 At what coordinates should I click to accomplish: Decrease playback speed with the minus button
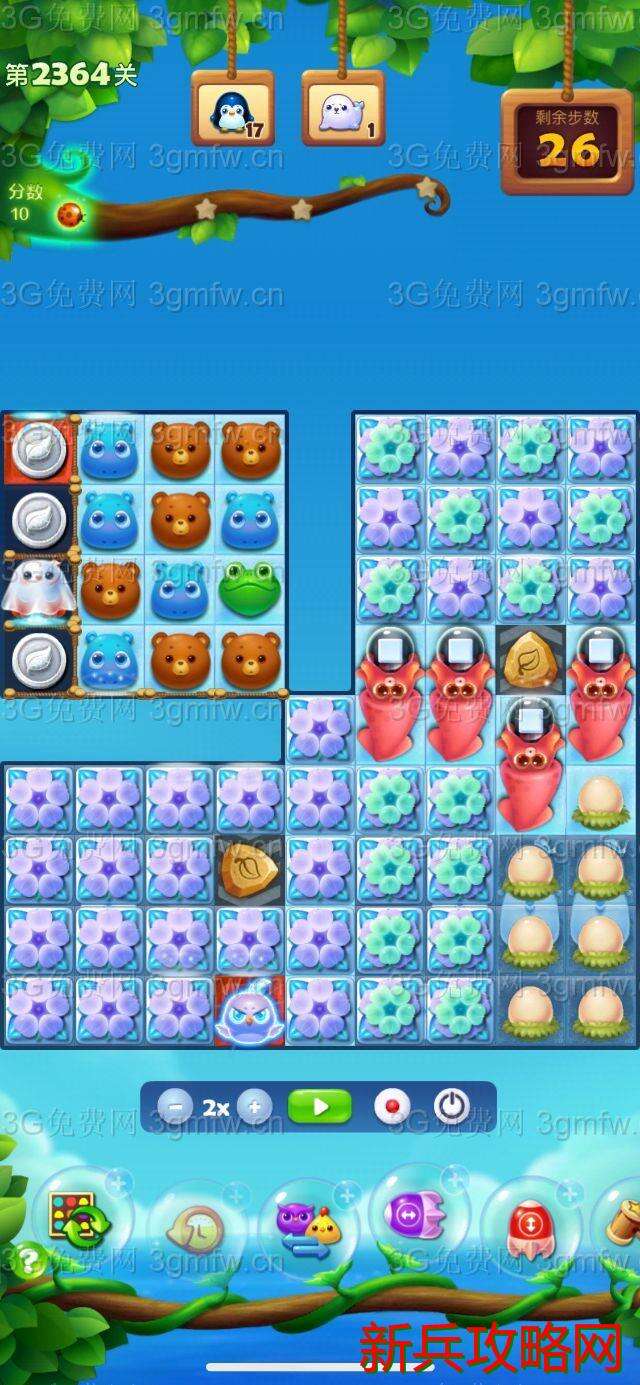(176, 1107)
